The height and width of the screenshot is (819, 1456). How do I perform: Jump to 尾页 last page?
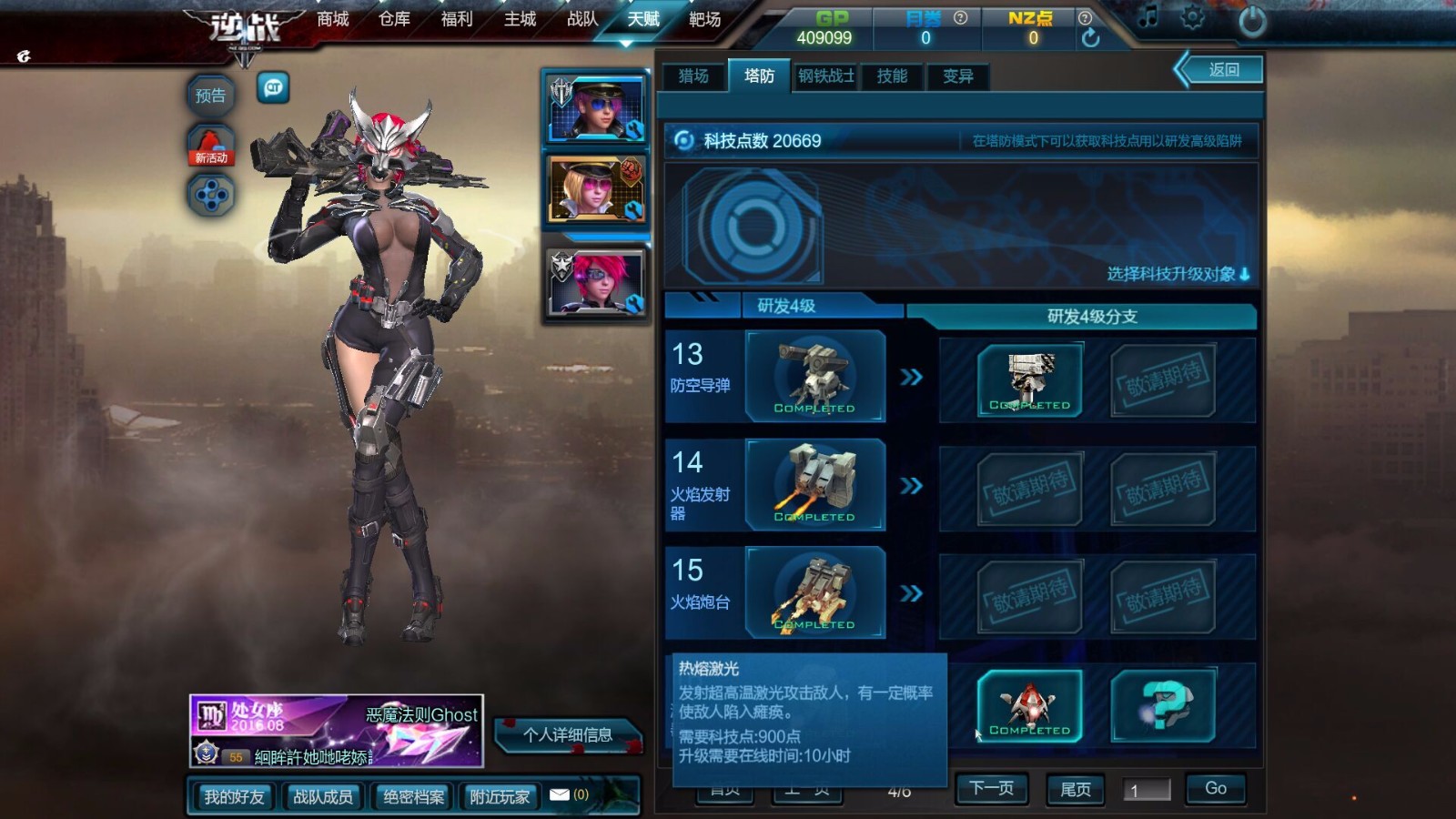[1076, 789]
